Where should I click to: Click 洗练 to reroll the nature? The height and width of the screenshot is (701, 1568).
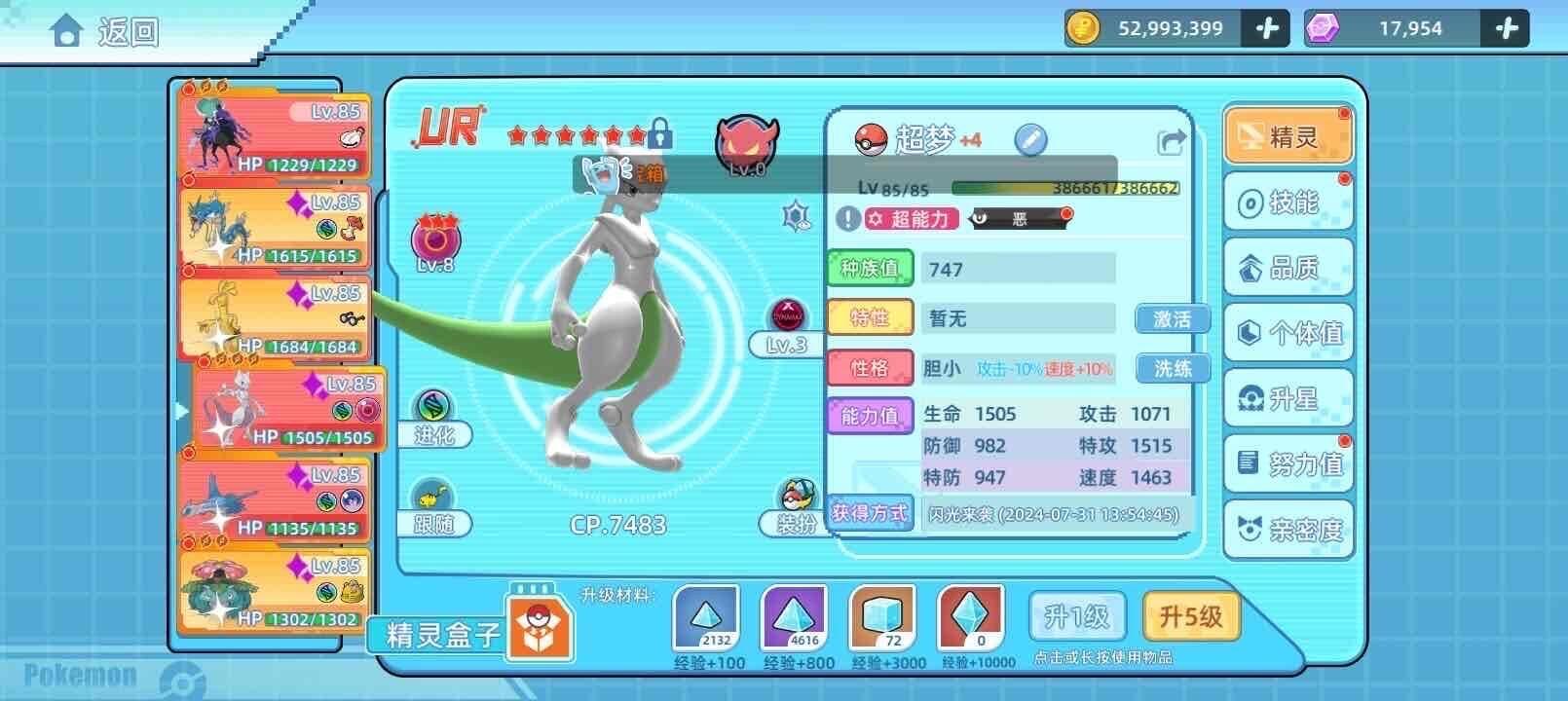tap(1172, 368)
